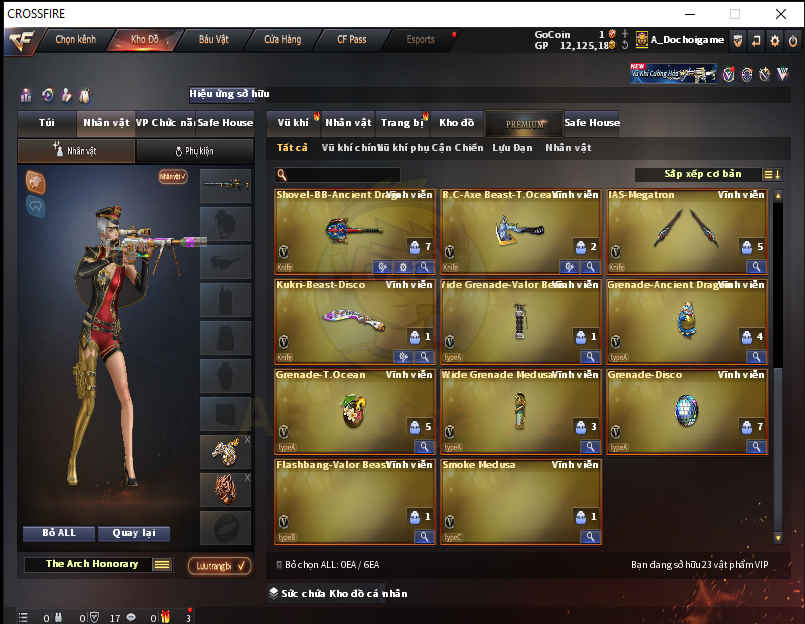
Task: Switch to Phụ kiện accessories tab
Action: (194, 151)
